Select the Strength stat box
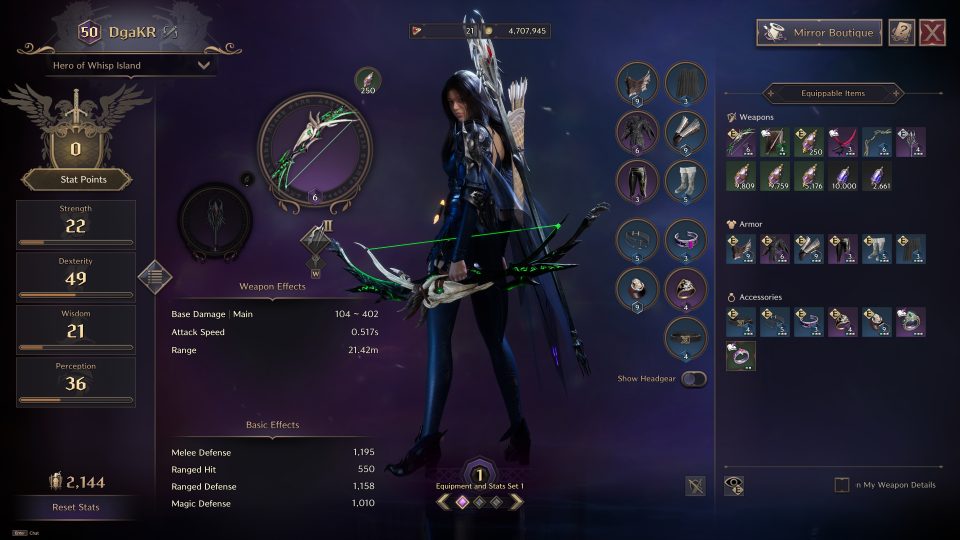The height and width of the screenshot is (540, 960). [x=76, y=222]
